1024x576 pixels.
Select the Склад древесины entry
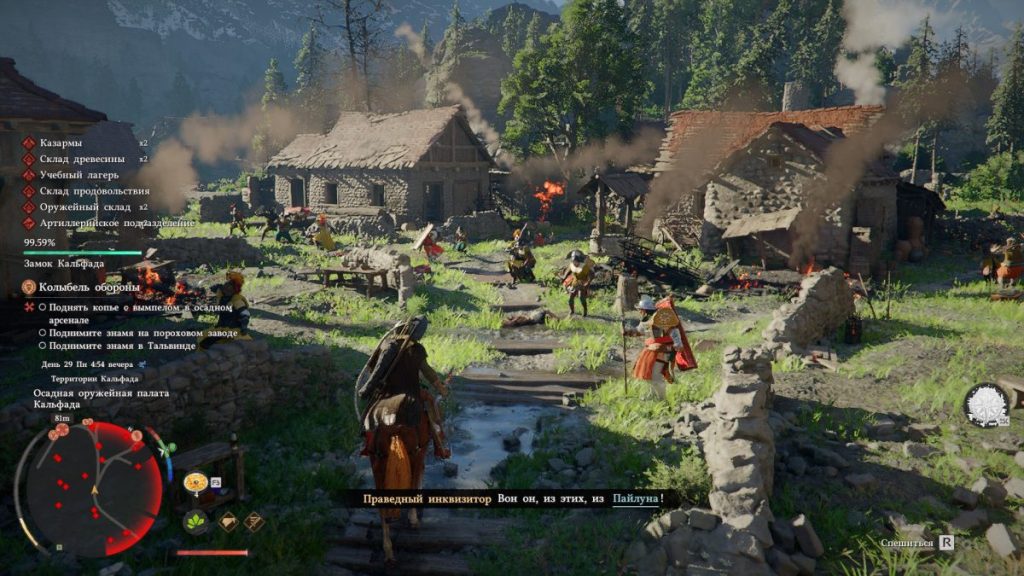[x=82, y=159]
